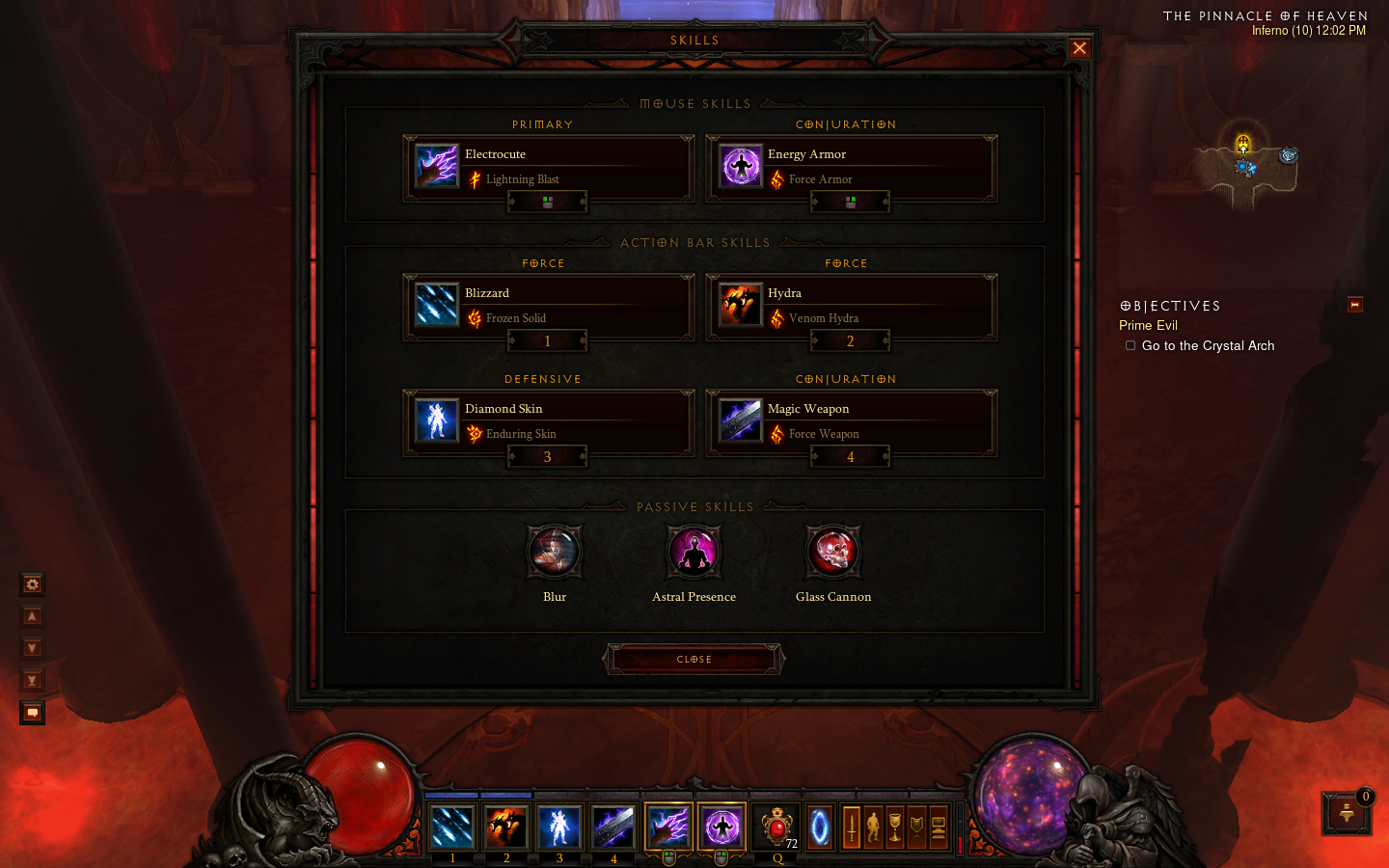Open the Inventory with the sword menu icon
Screen dimensions: 1389x868
(852, 827)
